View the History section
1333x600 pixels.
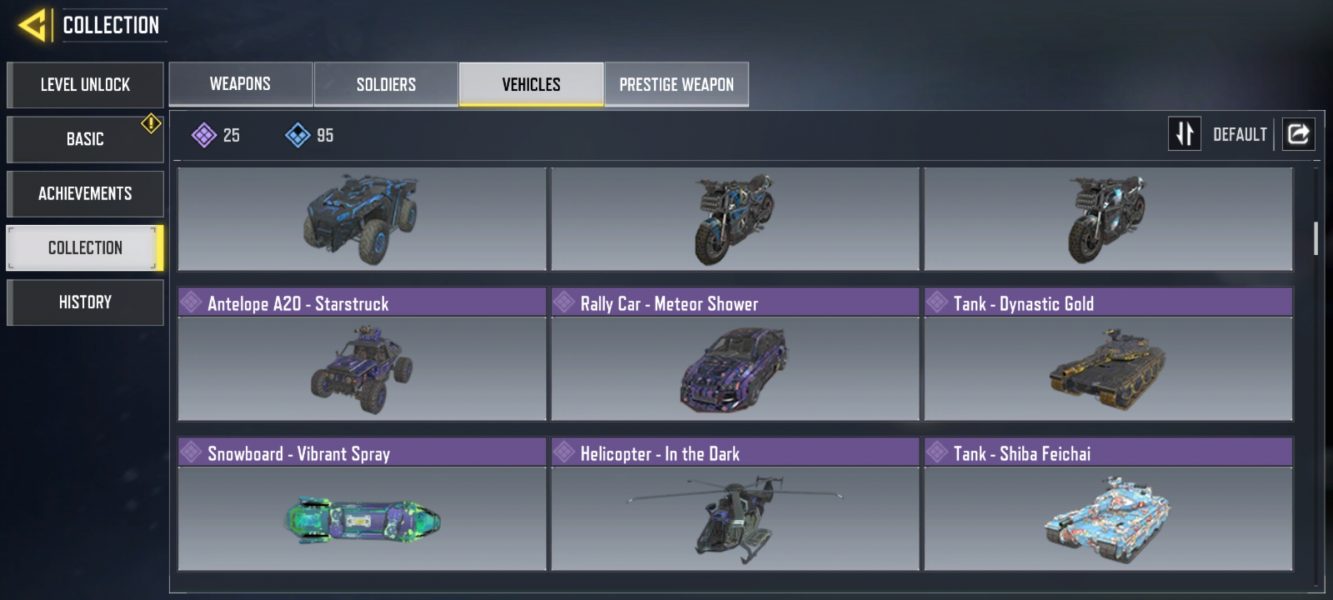(85, 302)
